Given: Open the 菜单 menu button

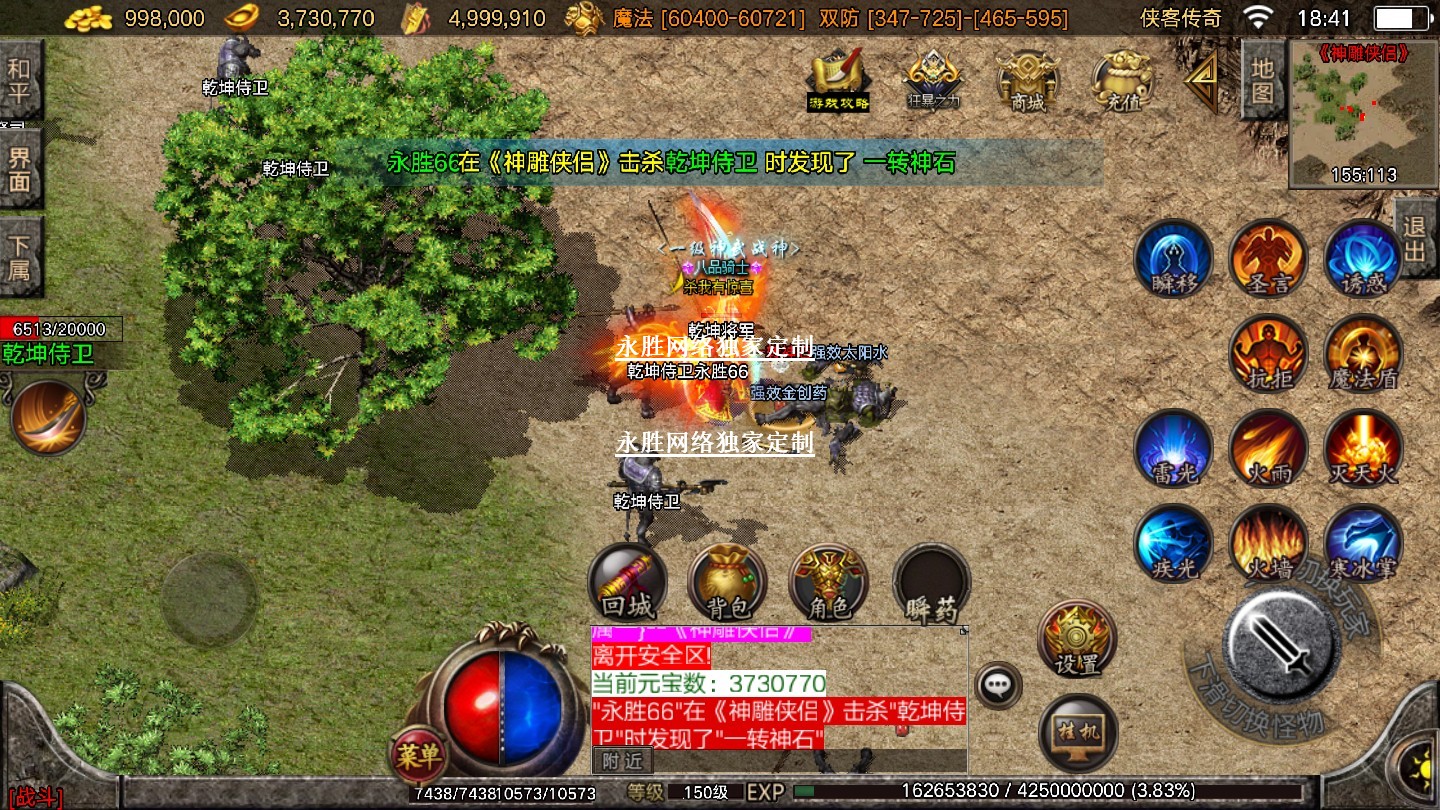Looking at the screenshot, I should 418,755.
